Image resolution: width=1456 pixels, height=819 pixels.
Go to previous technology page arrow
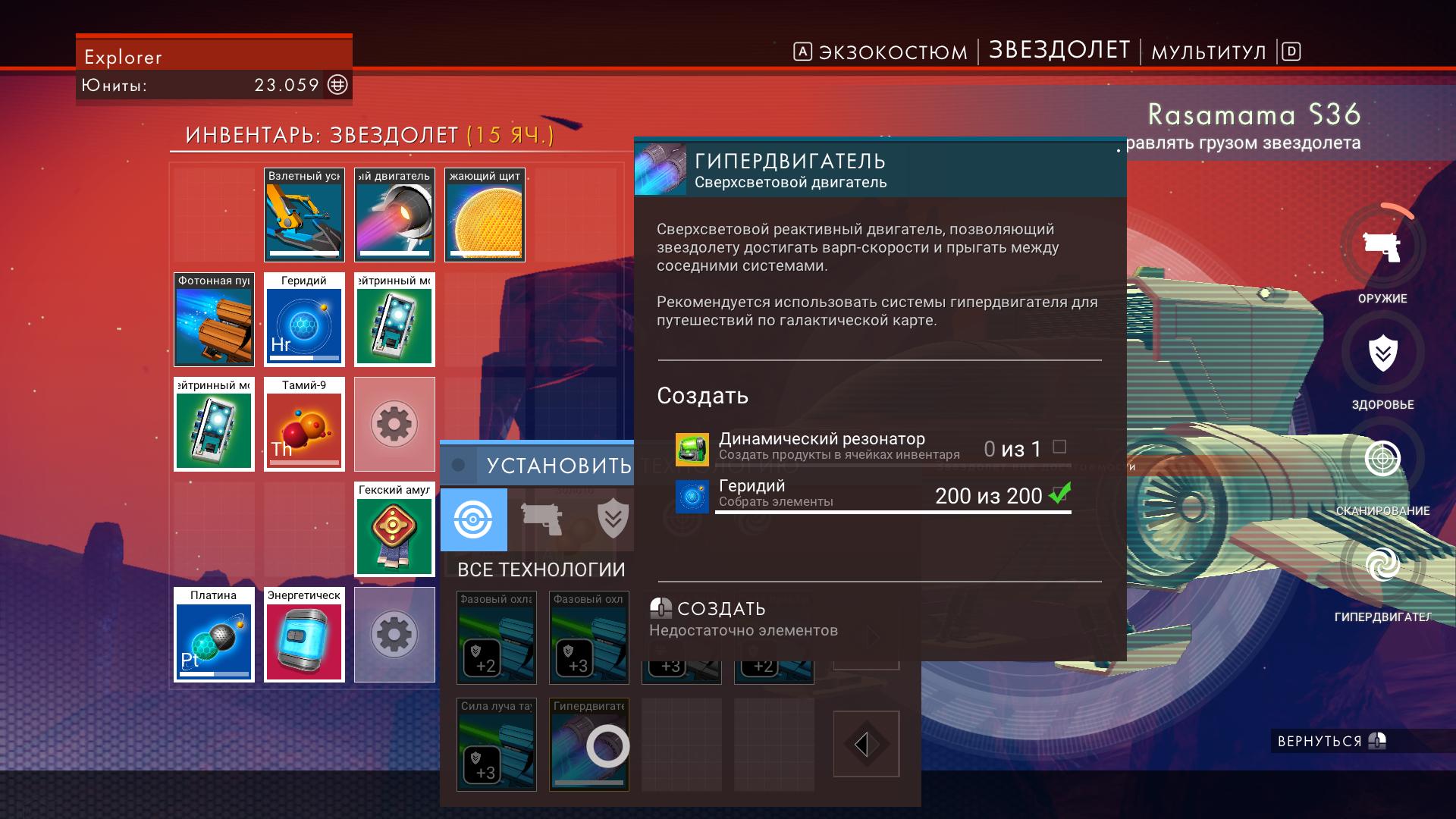tap(866, 744)
